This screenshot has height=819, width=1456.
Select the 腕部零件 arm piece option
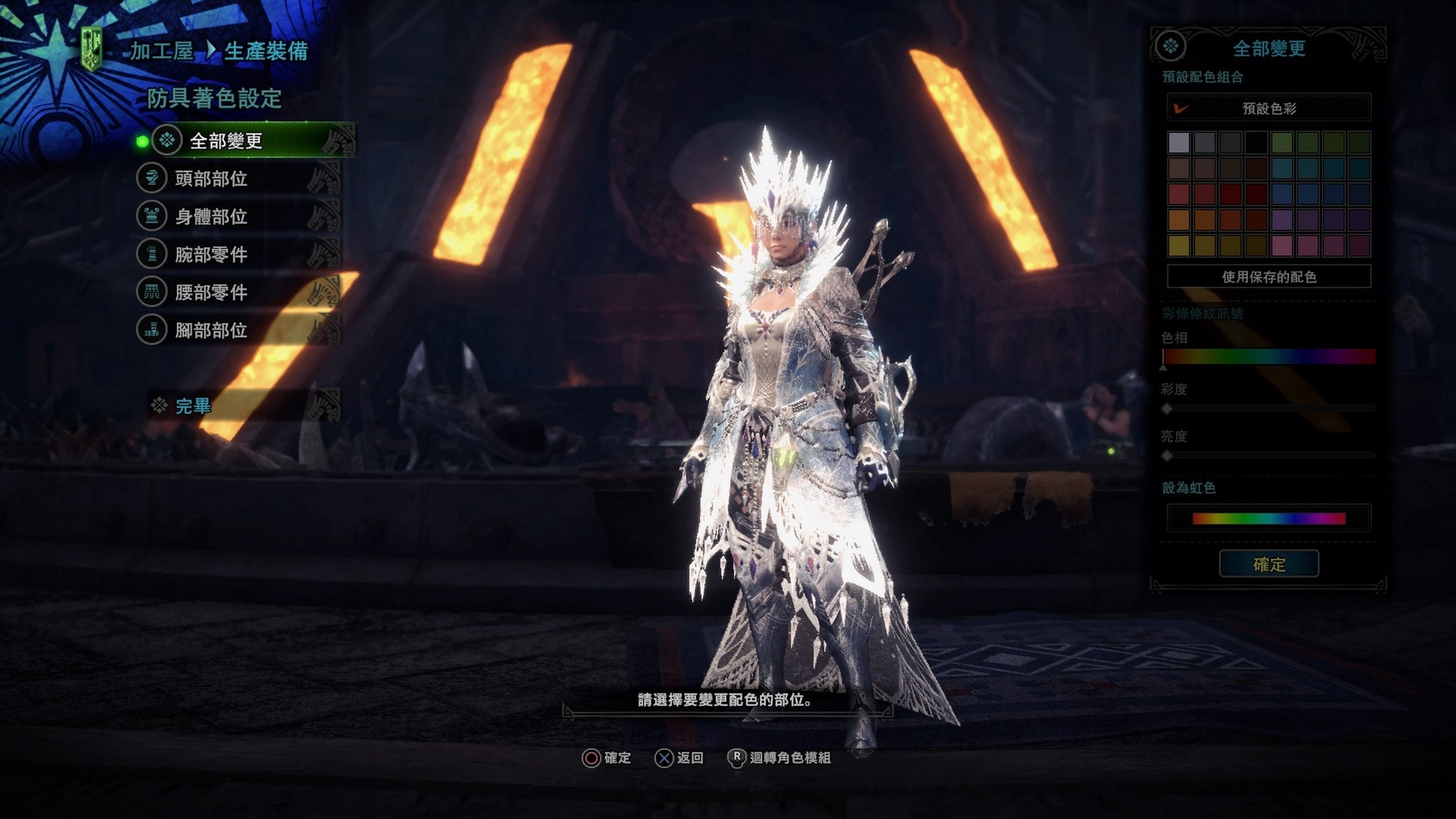click(211, 255)
